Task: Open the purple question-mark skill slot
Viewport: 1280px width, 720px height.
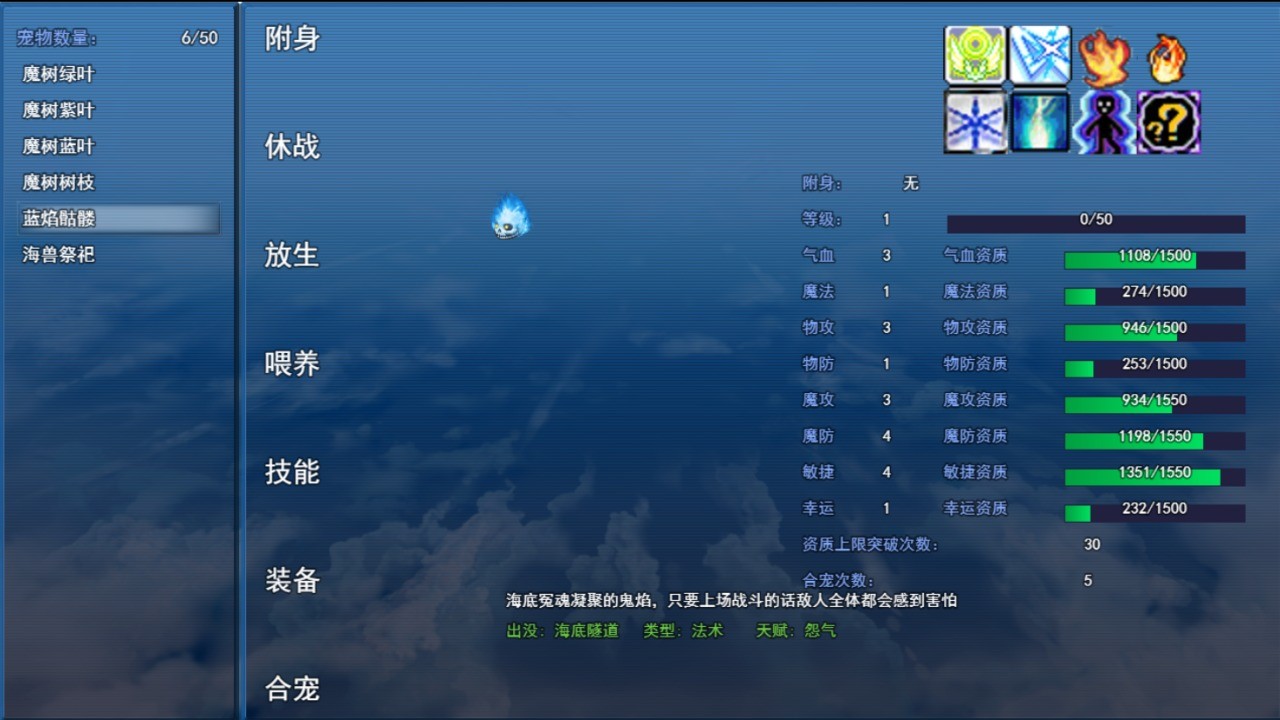Action: click(1168, 122)
